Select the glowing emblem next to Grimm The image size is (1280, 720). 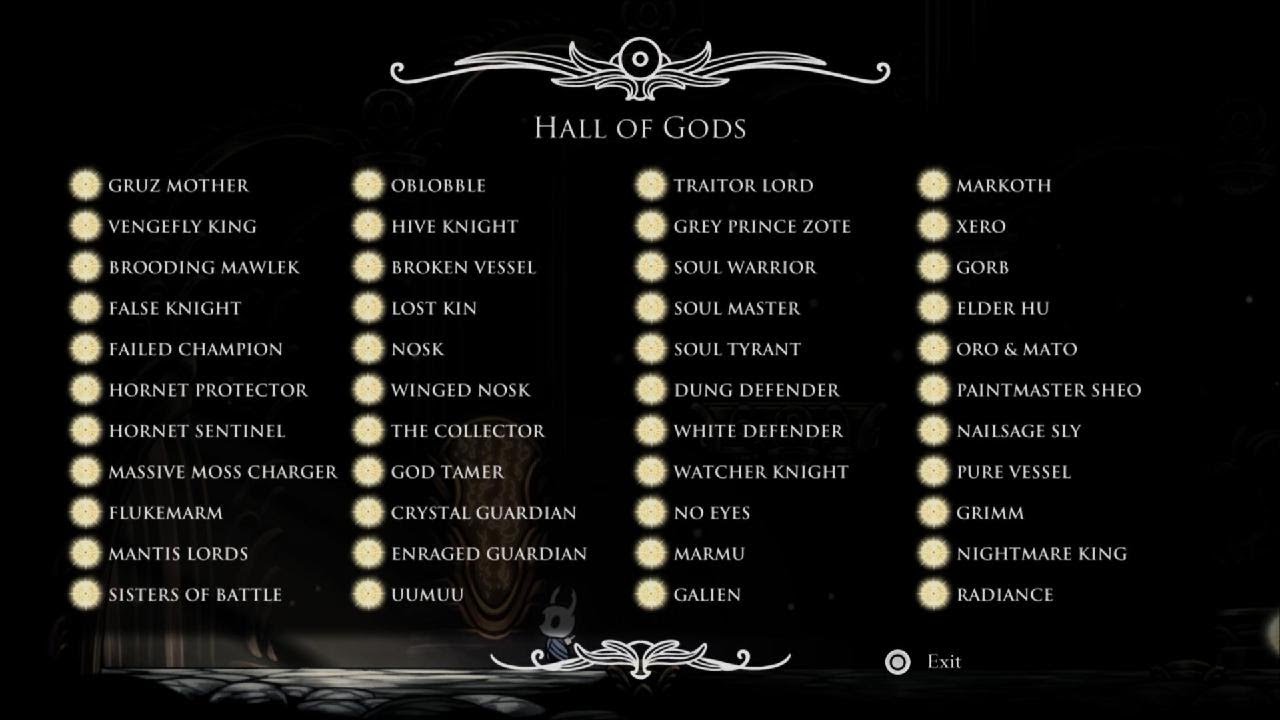934,512
